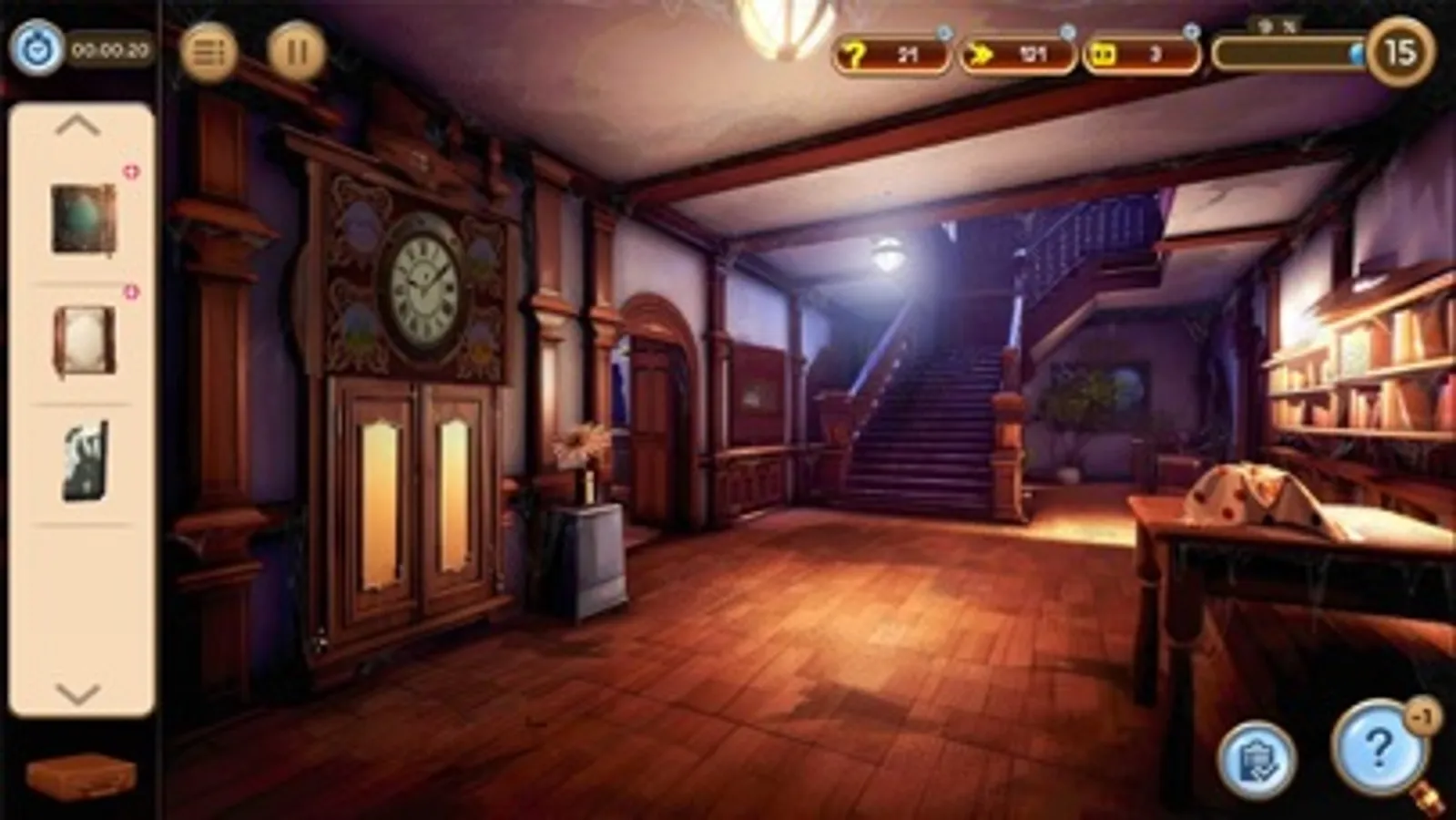Select the yellow arrow skip counter

coord(1013,55)
